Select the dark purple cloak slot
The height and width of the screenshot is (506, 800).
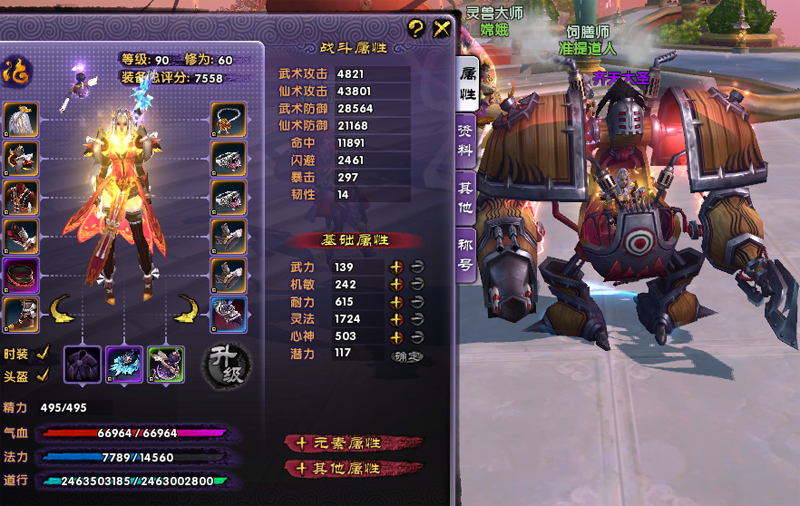point(82,364)
